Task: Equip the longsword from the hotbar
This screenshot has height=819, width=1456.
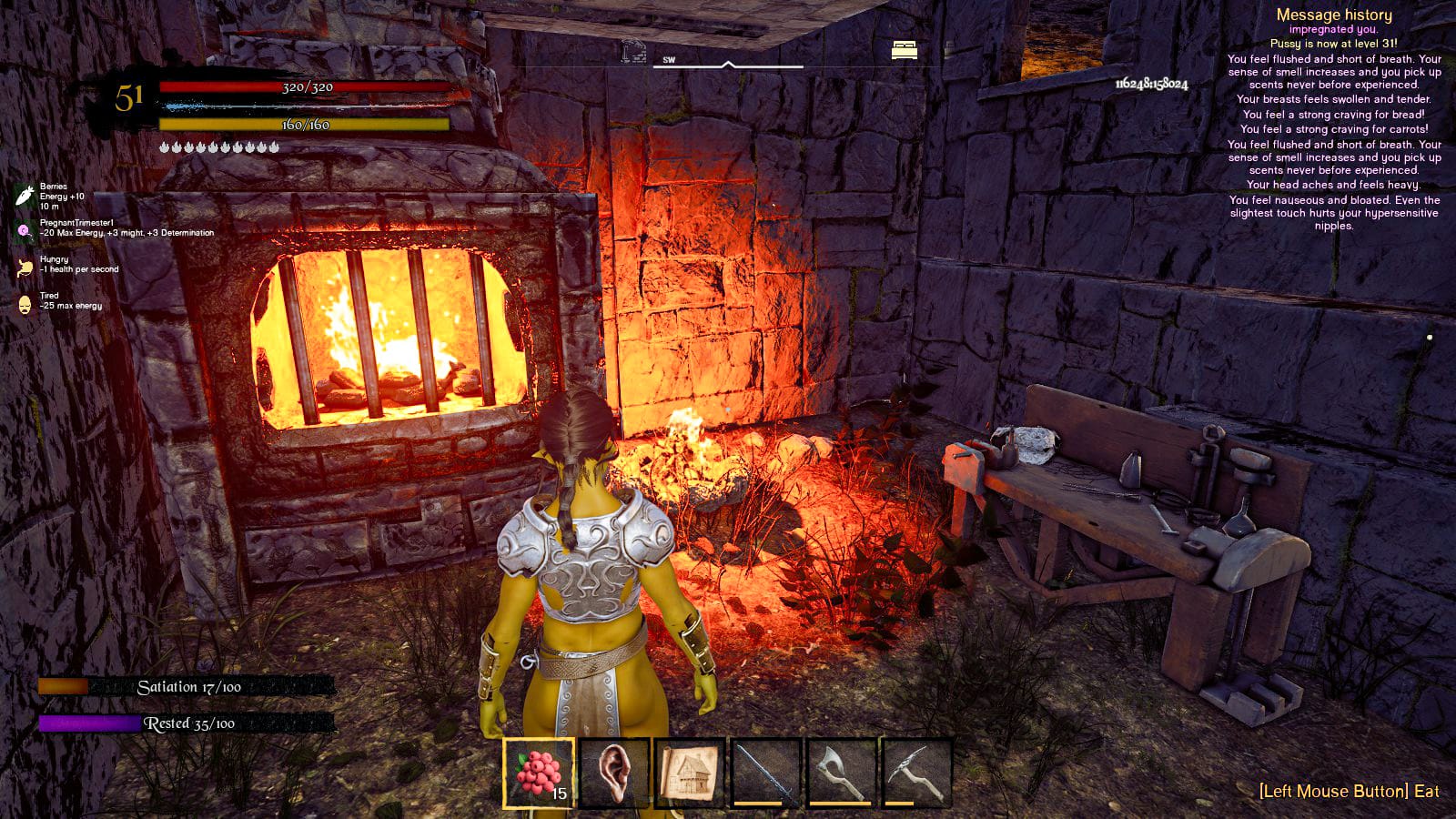Action: pyautogui.click(x=765, y=772)
